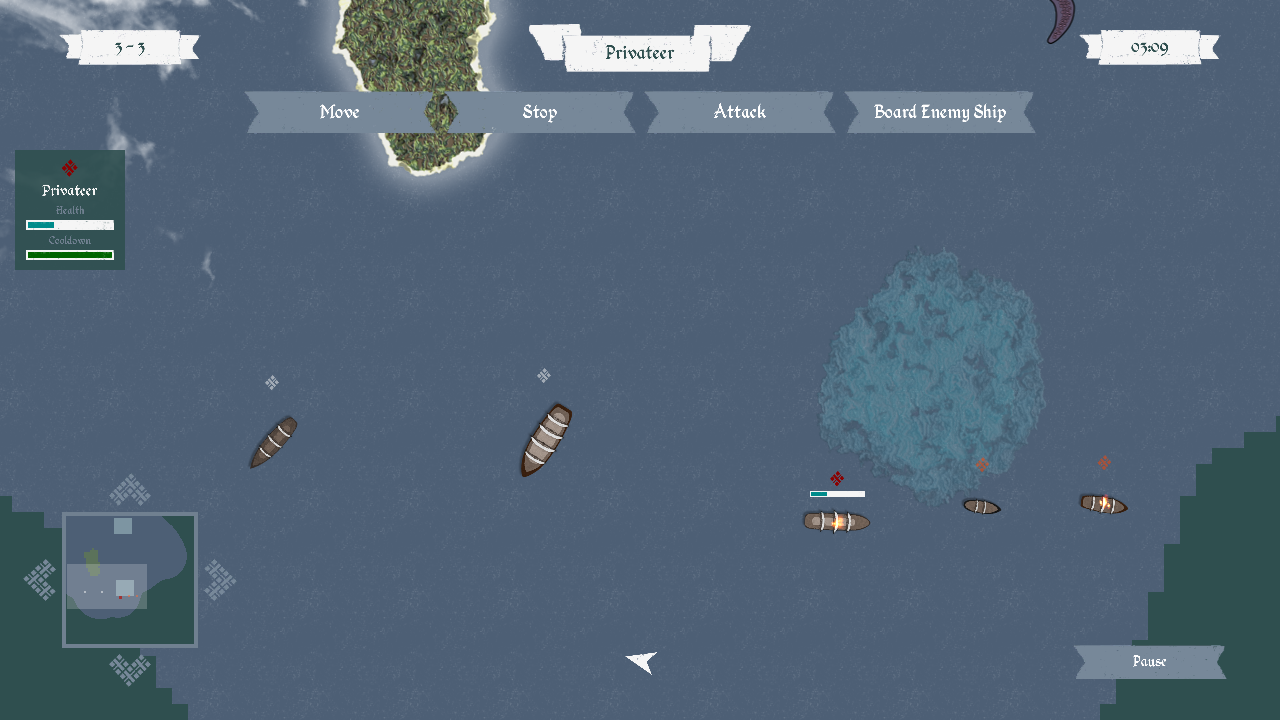The image size is (1280, 720).
Task: Click the diamond arrow below the minimap
Action: pos(130,669)
